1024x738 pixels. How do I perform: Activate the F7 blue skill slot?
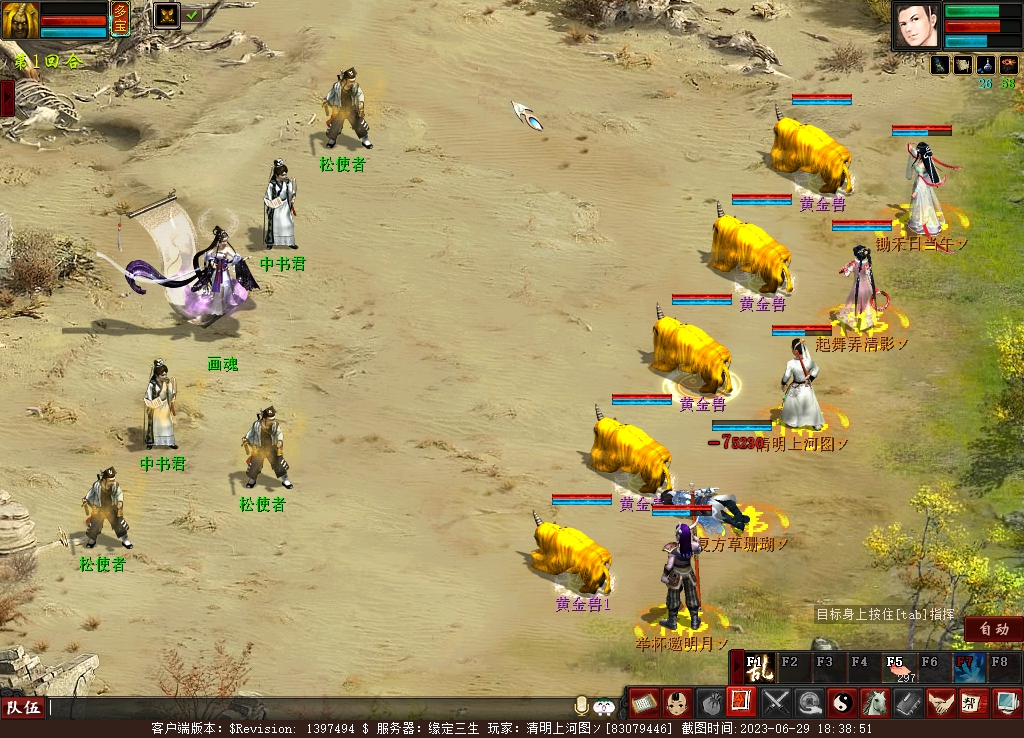click(967, 667)
